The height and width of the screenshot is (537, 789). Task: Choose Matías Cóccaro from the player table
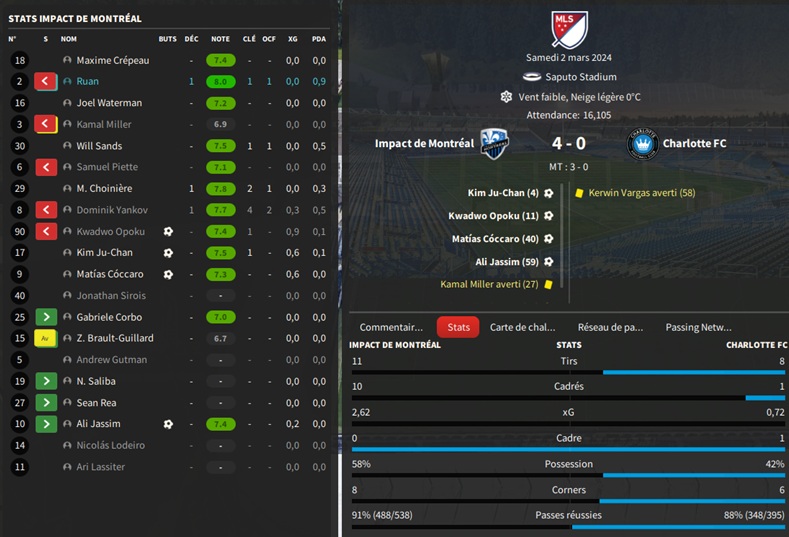(x=110, y=274)
